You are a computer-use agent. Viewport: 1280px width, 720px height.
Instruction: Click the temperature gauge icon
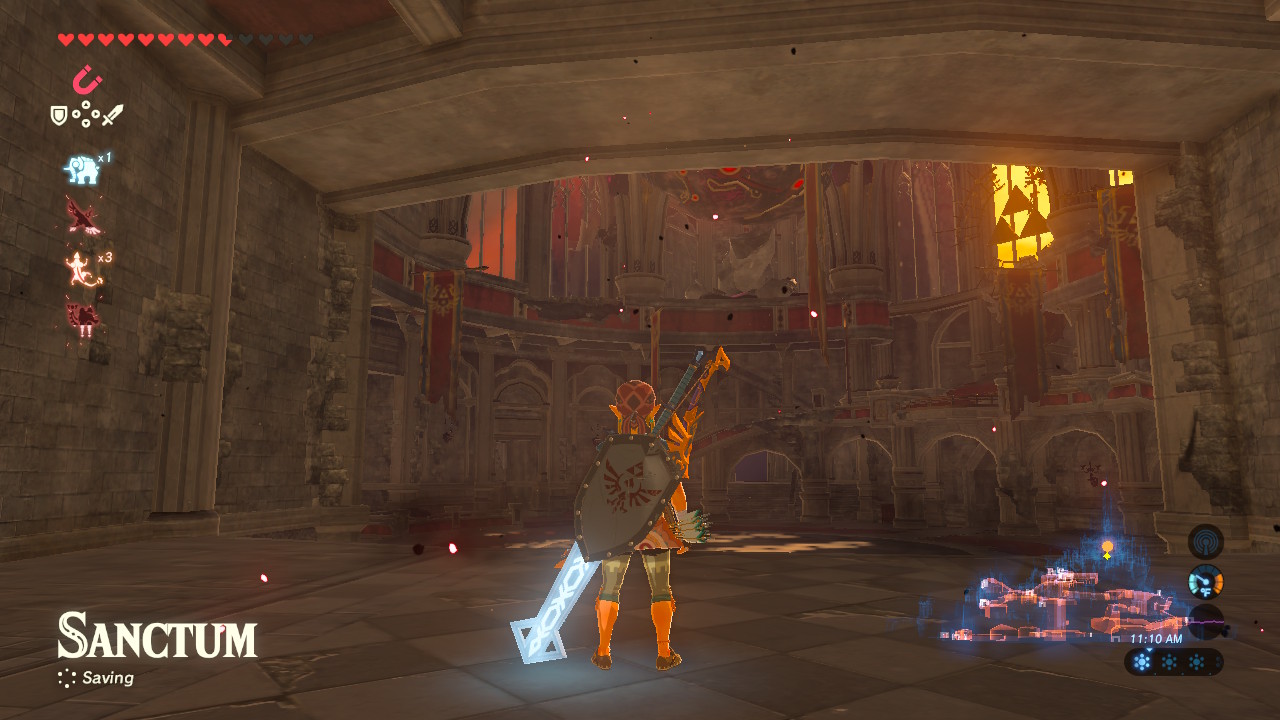point(1205,582)
